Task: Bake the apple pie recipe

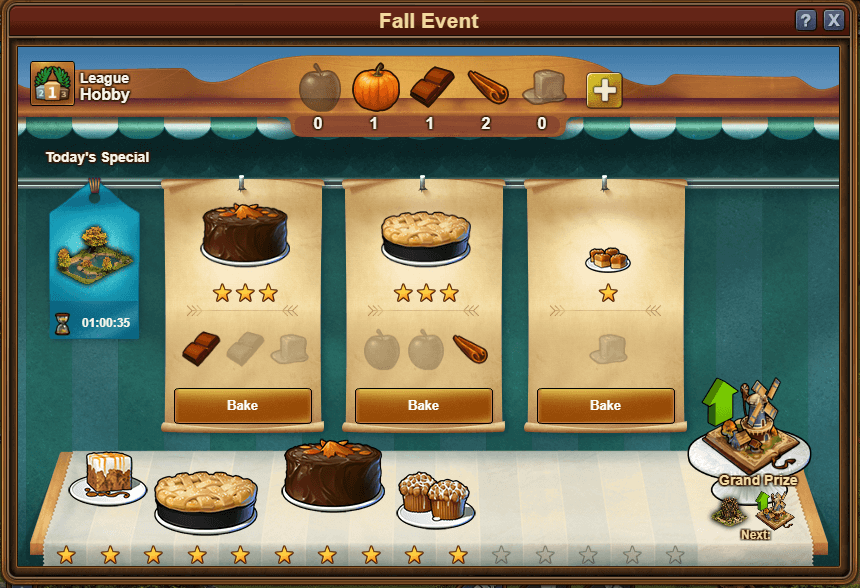Action: tap(423, 405)
